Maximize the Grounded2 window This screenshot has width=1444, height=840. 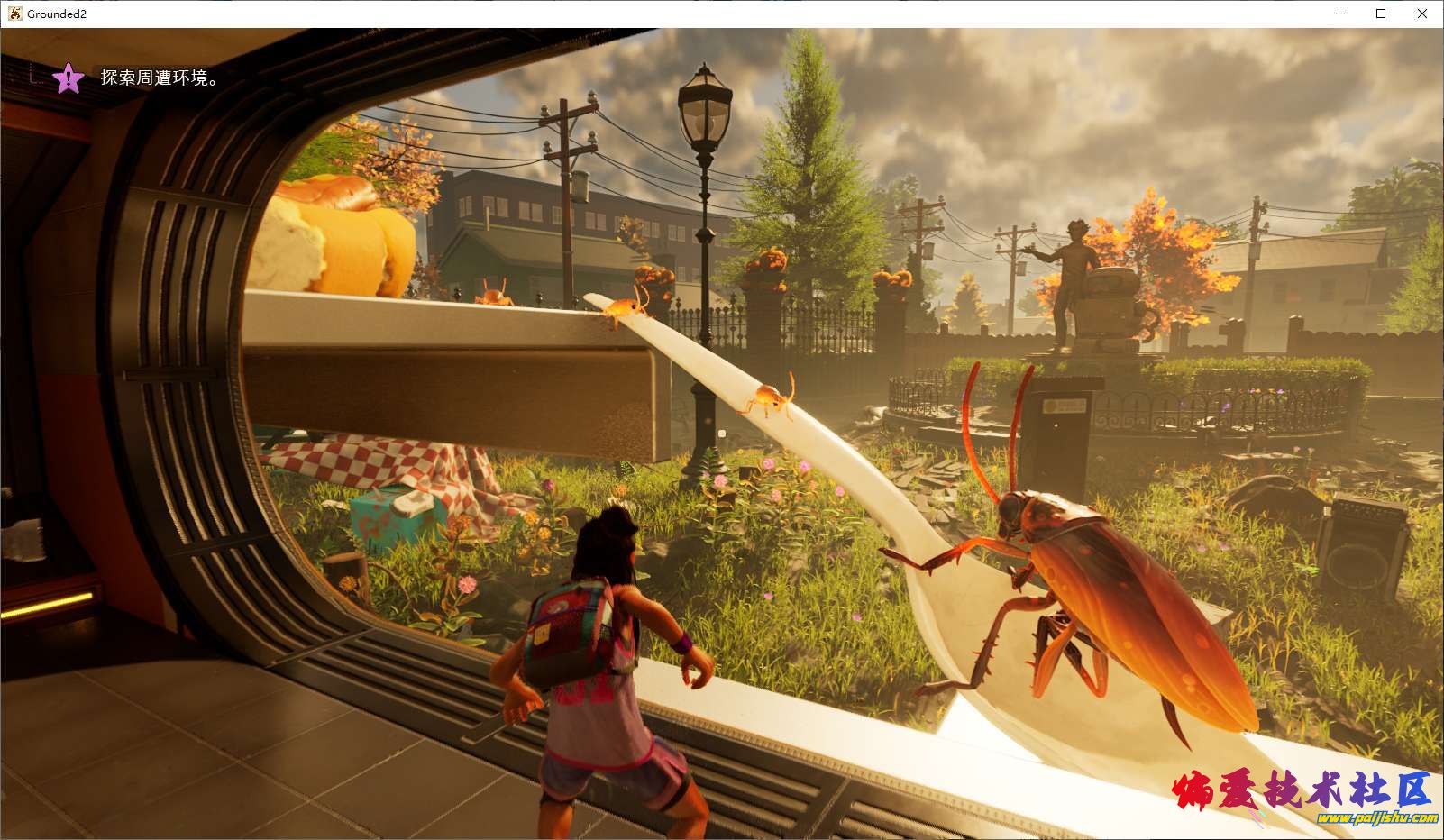[x=1380, y=14]
